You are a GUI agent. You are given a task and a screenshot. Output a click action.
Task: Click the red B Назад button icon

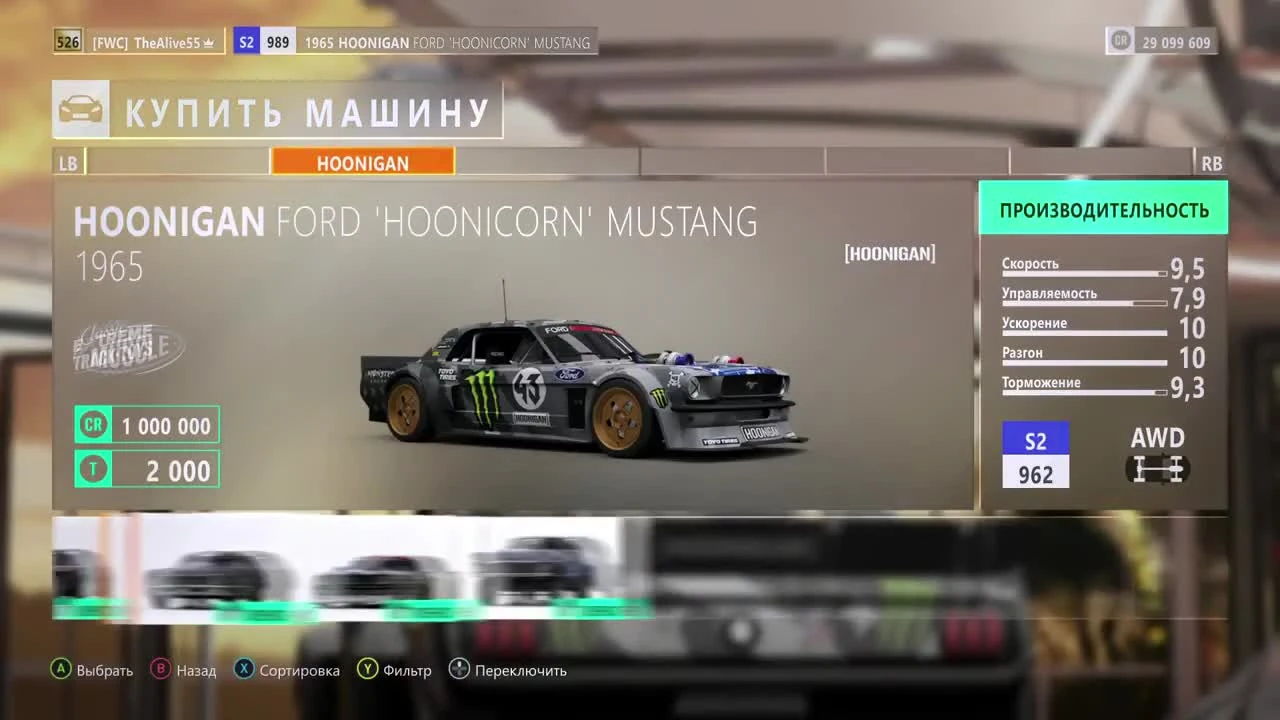[160, 670]
